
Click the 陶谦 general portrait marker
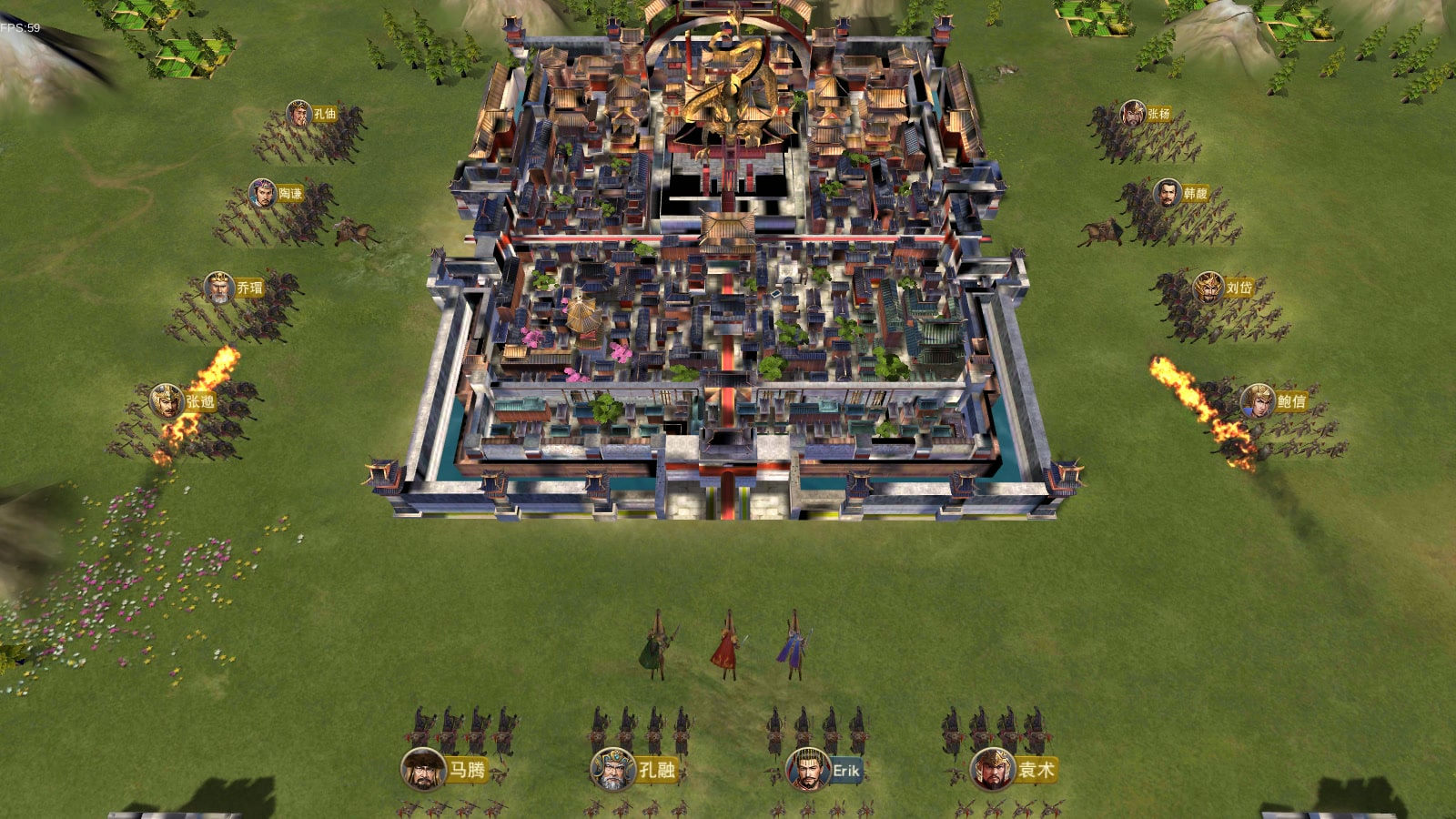[x=262, y=193]
